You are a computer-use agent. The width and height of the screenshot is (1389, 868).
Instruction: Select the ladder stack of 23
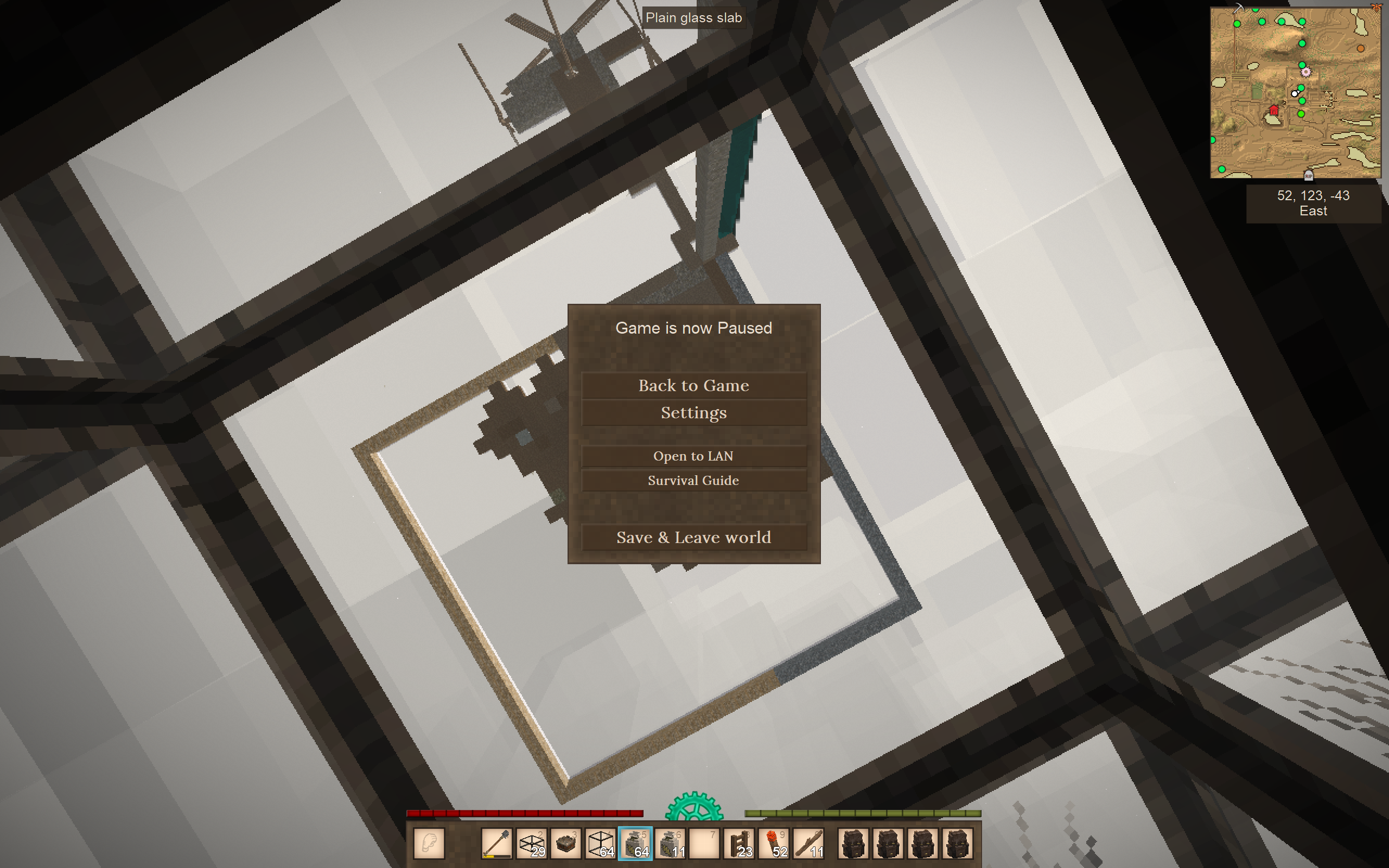tap(740, 843)
